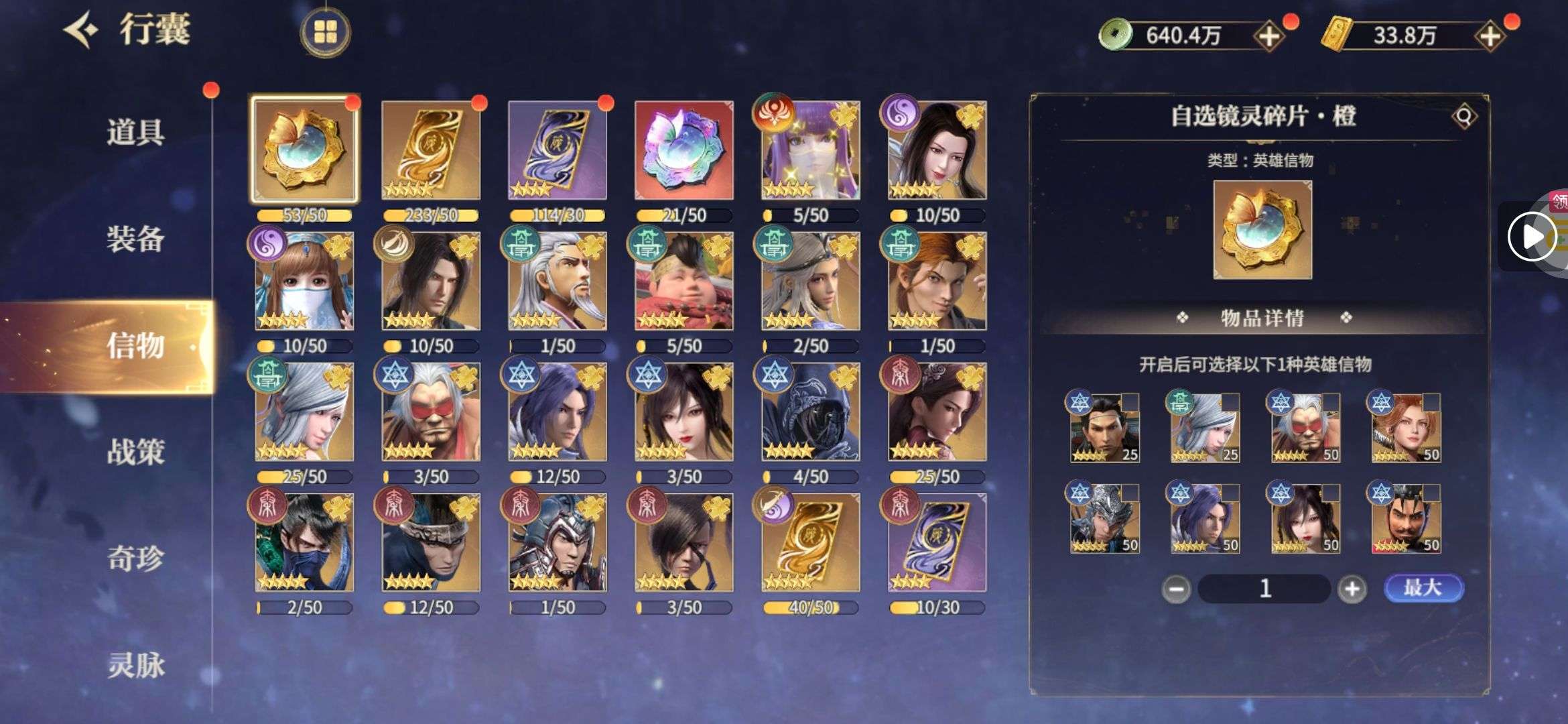Screen dimensions: 1568x724
Task: Open the 战策 tab
Action: (135, 452)
